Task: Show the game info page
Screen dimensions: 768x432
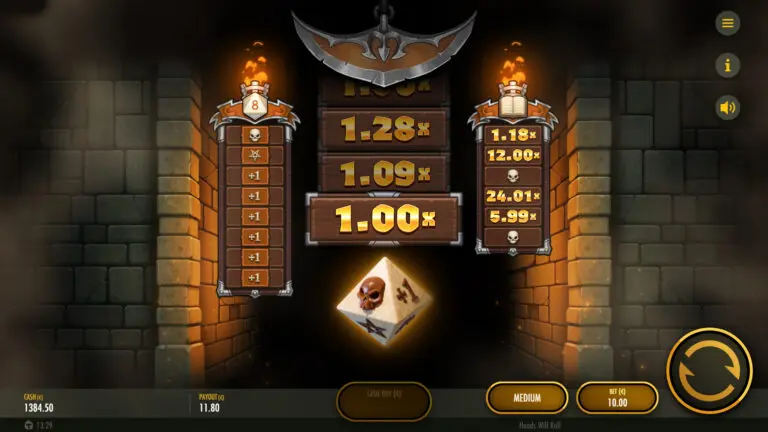Action: tap(727, 65)
